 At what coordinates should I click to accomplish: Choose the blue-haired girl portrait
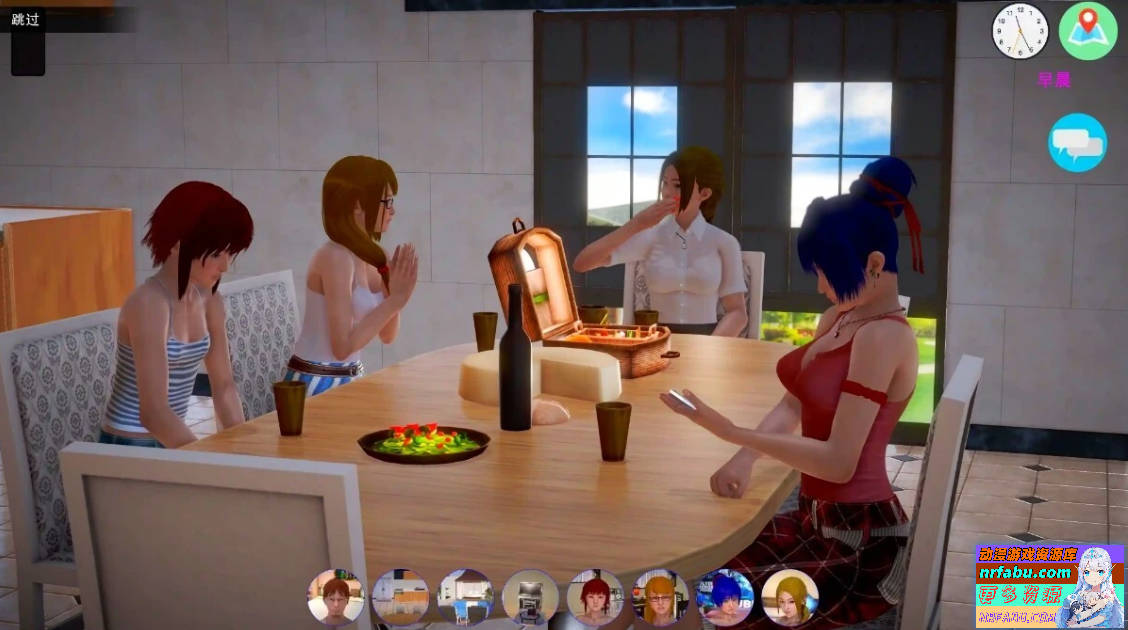pos(725,597)
